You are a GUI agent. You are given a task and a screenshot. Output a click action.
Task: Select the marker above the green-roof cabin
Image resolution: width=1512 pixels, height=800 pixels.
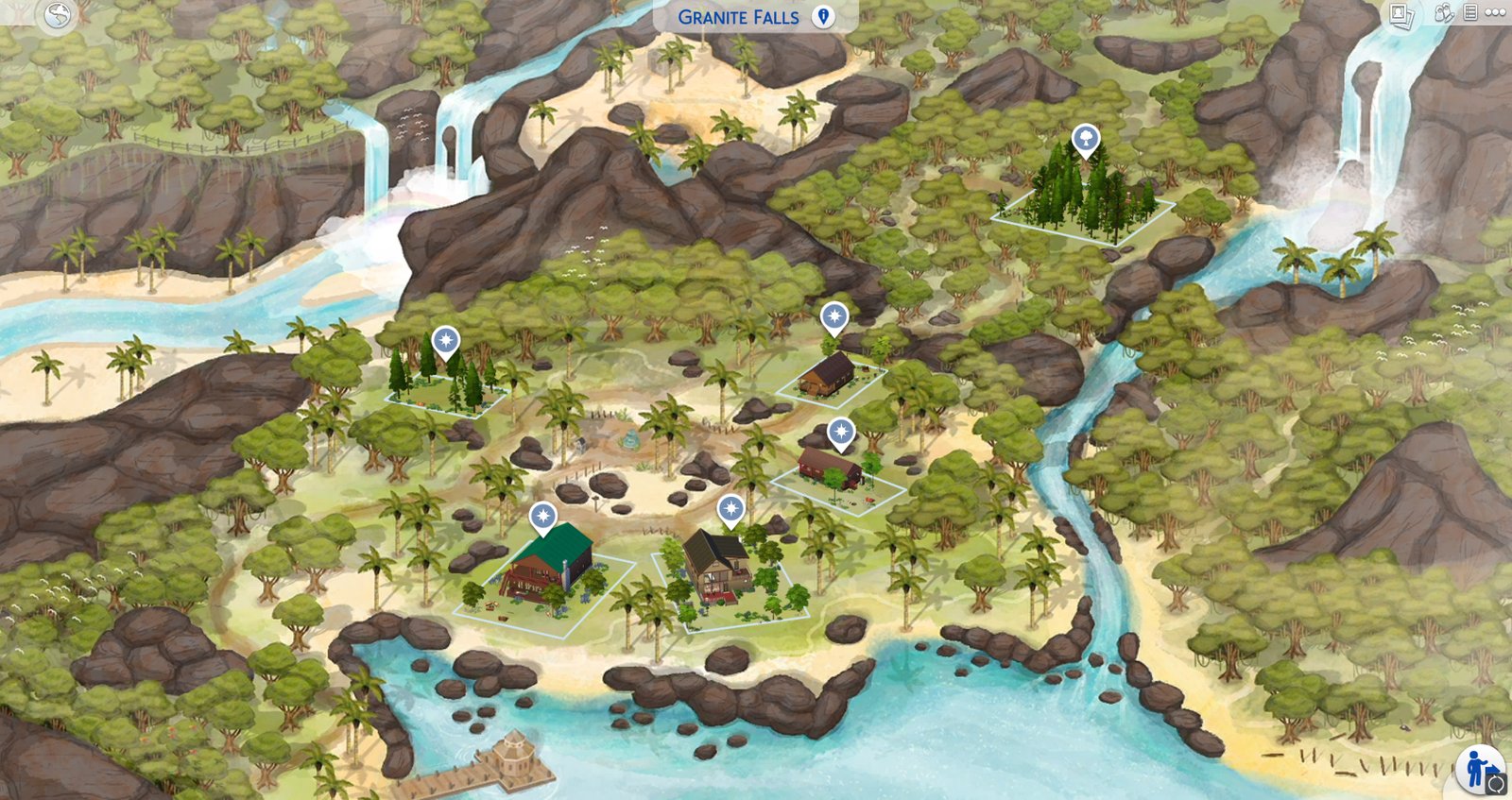[542, 517]
